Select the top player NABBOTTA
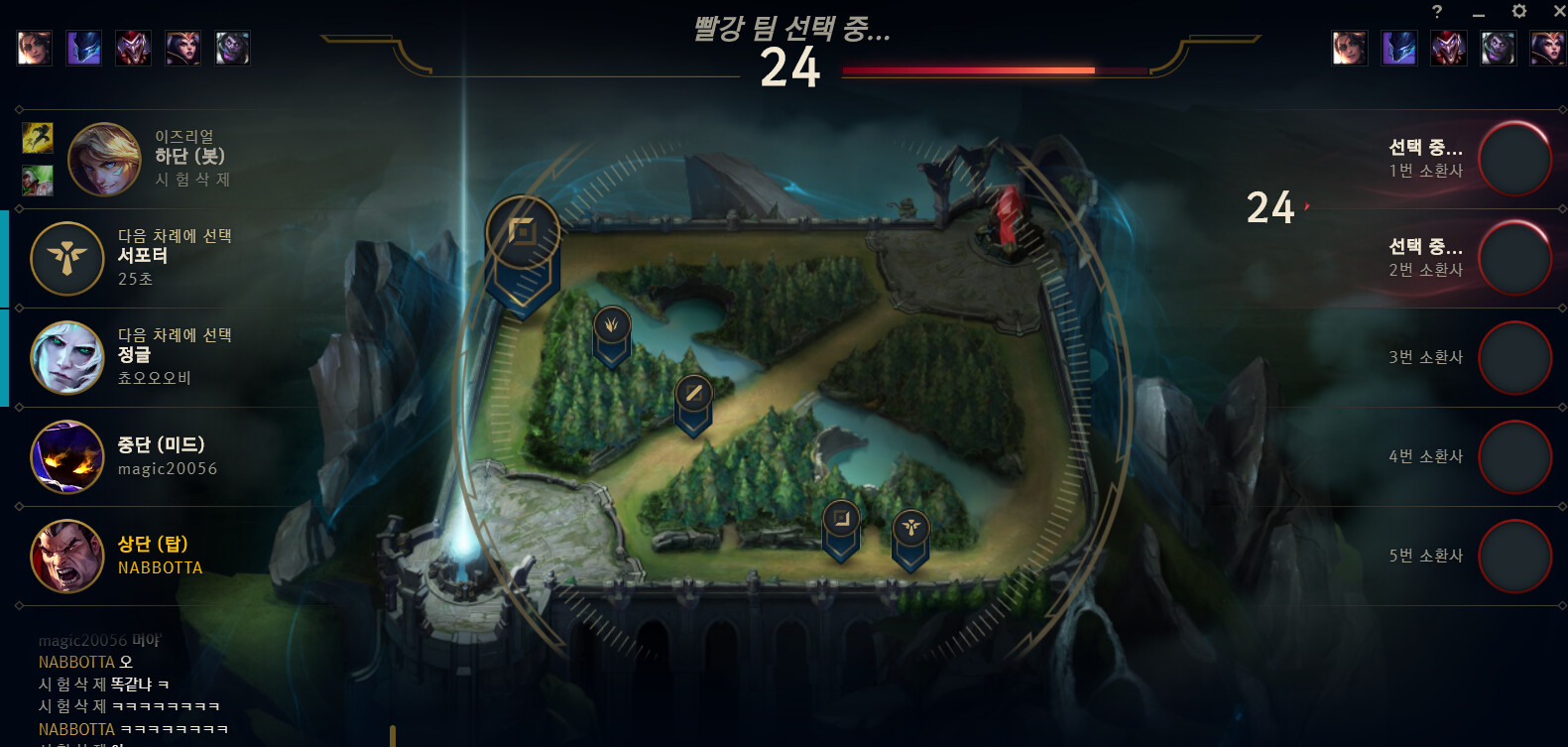 (x=169, y=556)
